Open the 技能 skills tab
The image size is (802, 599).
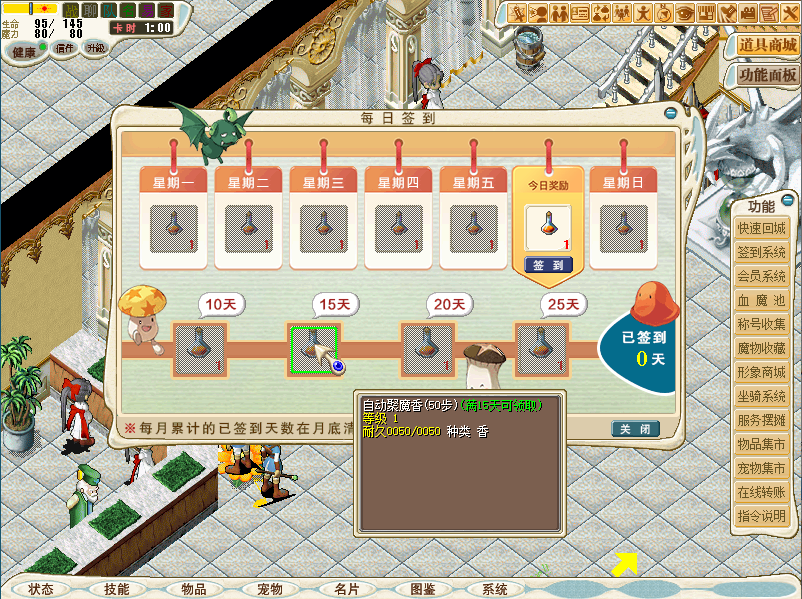[x=117, y=589]
